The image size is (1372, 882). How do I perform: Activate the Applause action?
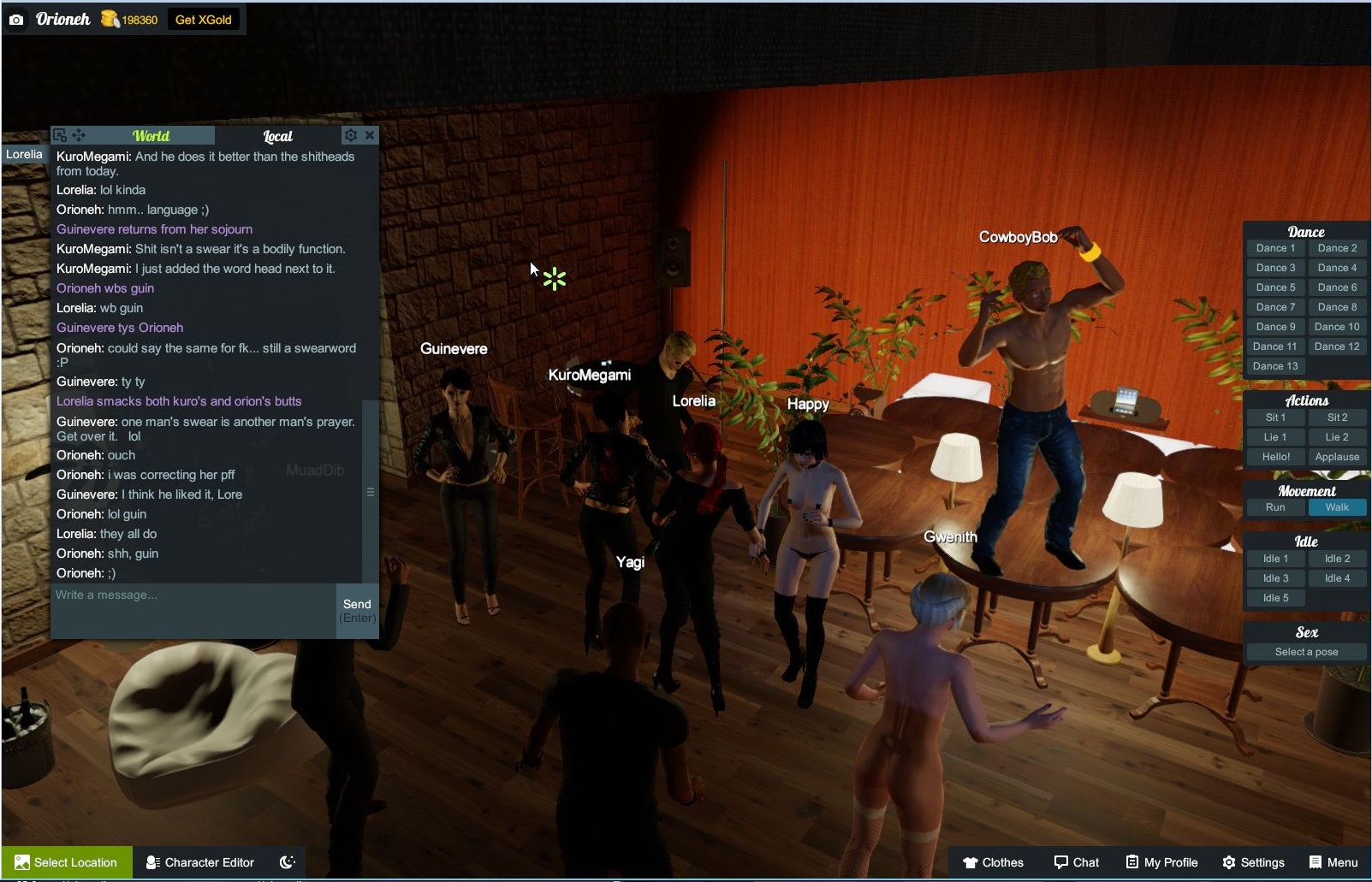pyautogui.click(x=1337, y=456)
